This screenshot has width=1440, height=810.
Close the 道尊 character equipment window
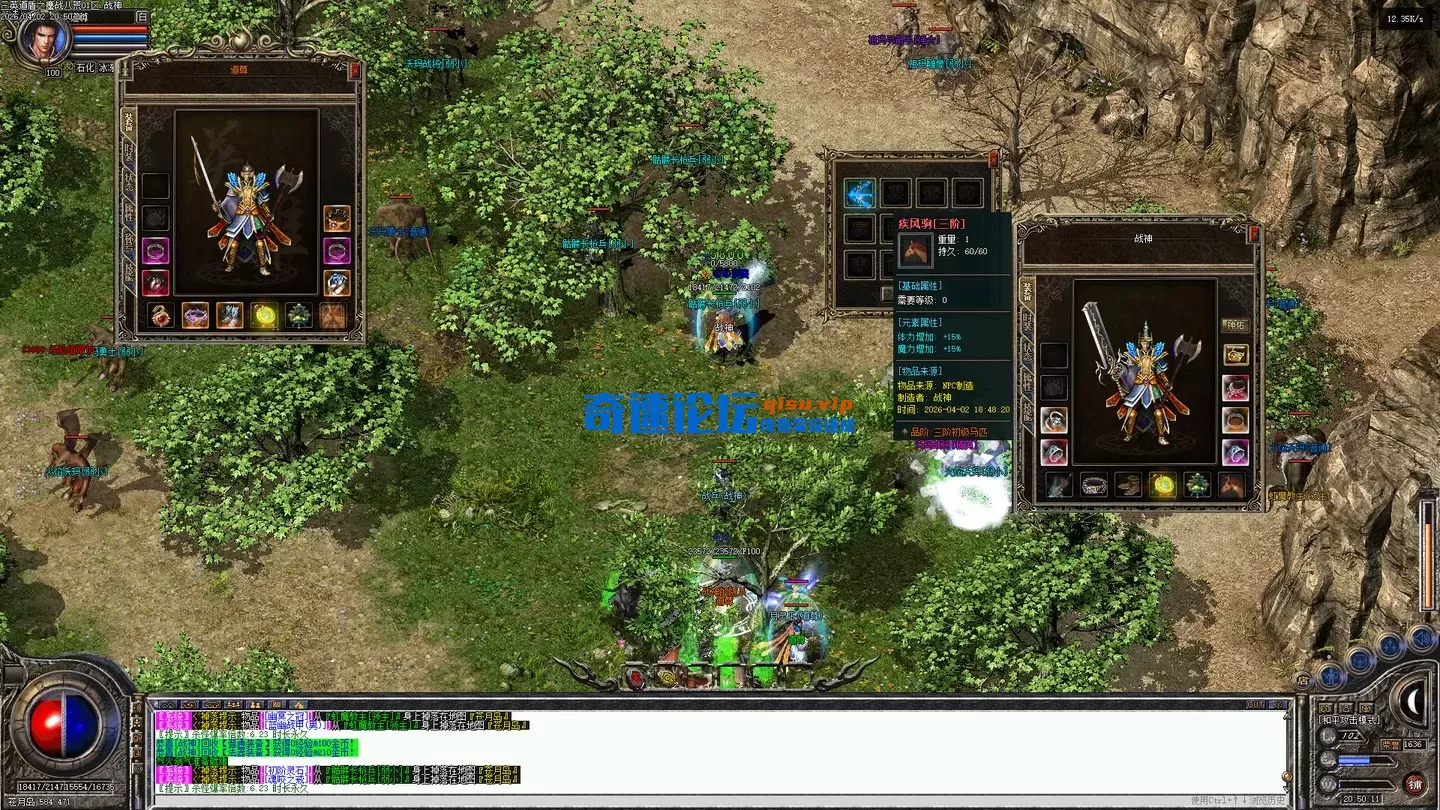click(x=354, y=71)
